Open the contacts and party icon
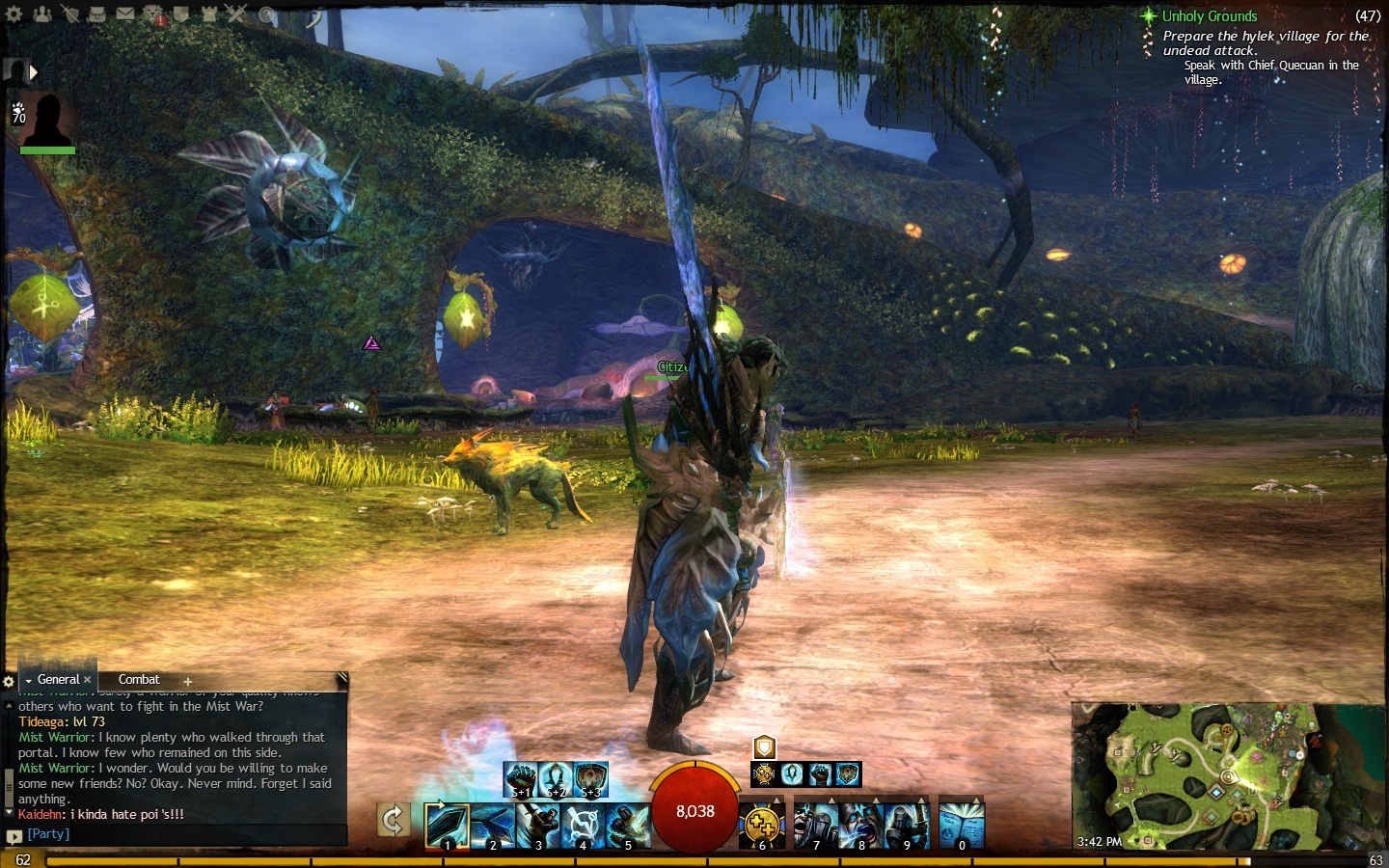Screen dimensions: 1389x868 click(42, 14)
